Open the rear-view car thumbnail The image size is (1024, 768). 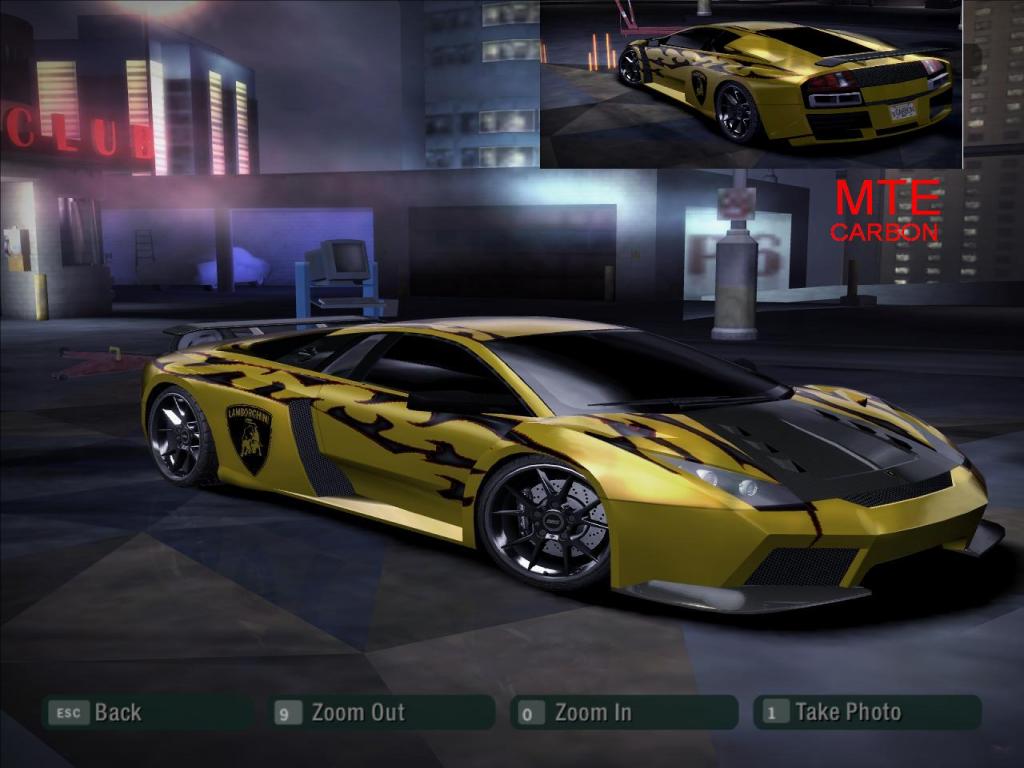tap(751, 84)
